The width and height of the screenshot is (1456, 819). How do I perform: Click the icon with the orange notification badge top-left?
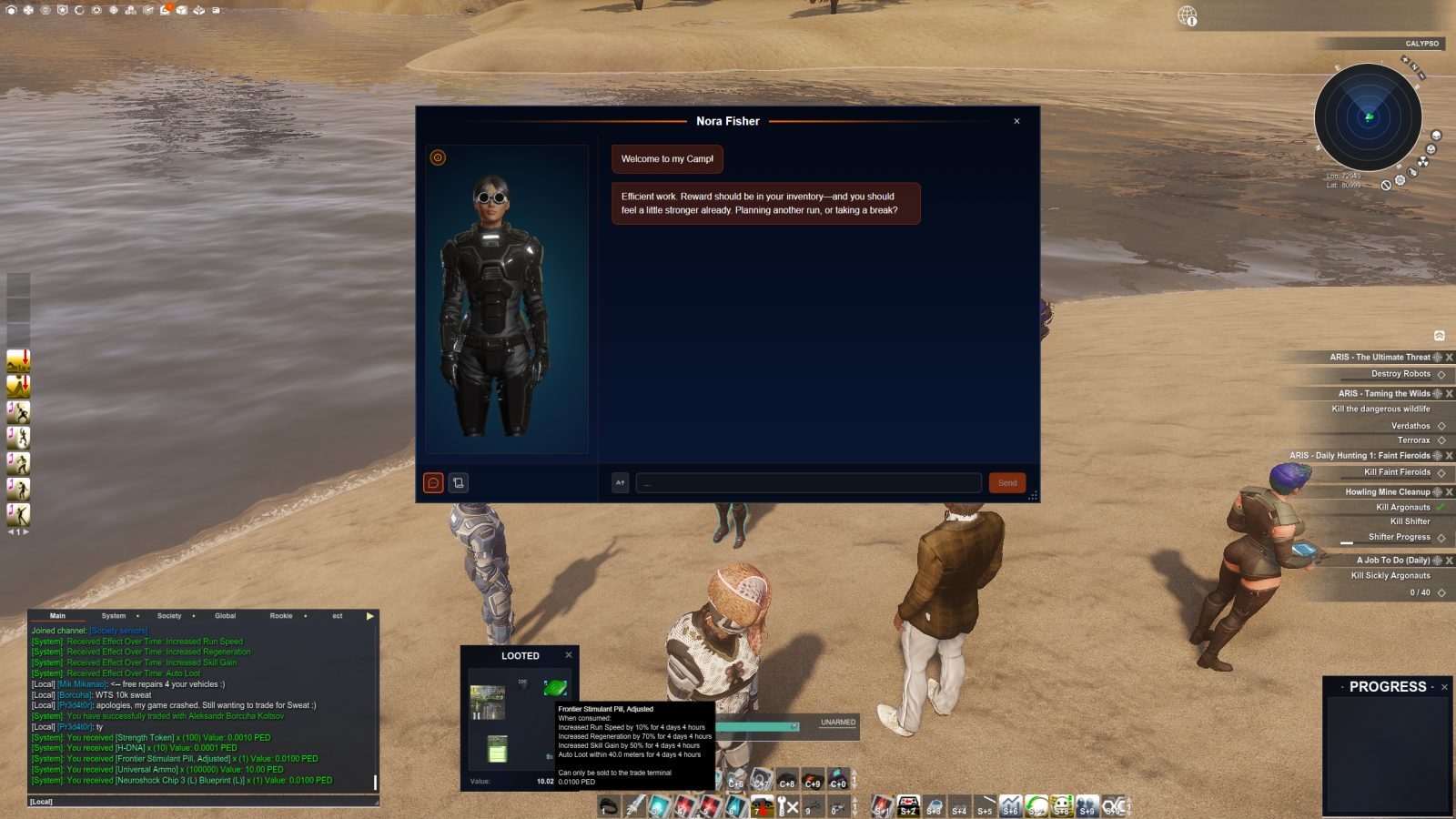coord(164,12)
